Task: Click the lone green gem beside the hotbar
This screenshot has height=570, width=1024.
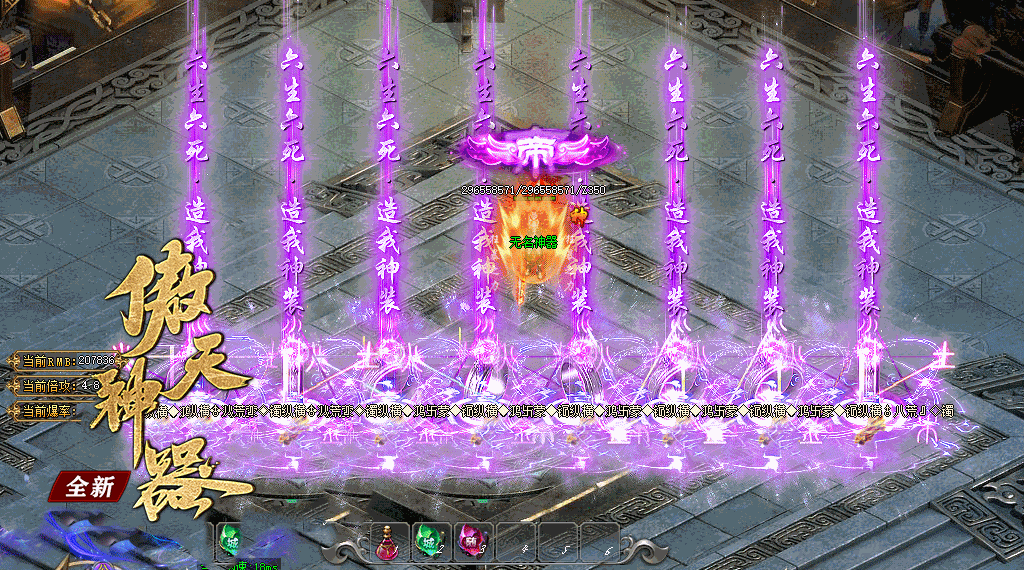Action: 230,542
